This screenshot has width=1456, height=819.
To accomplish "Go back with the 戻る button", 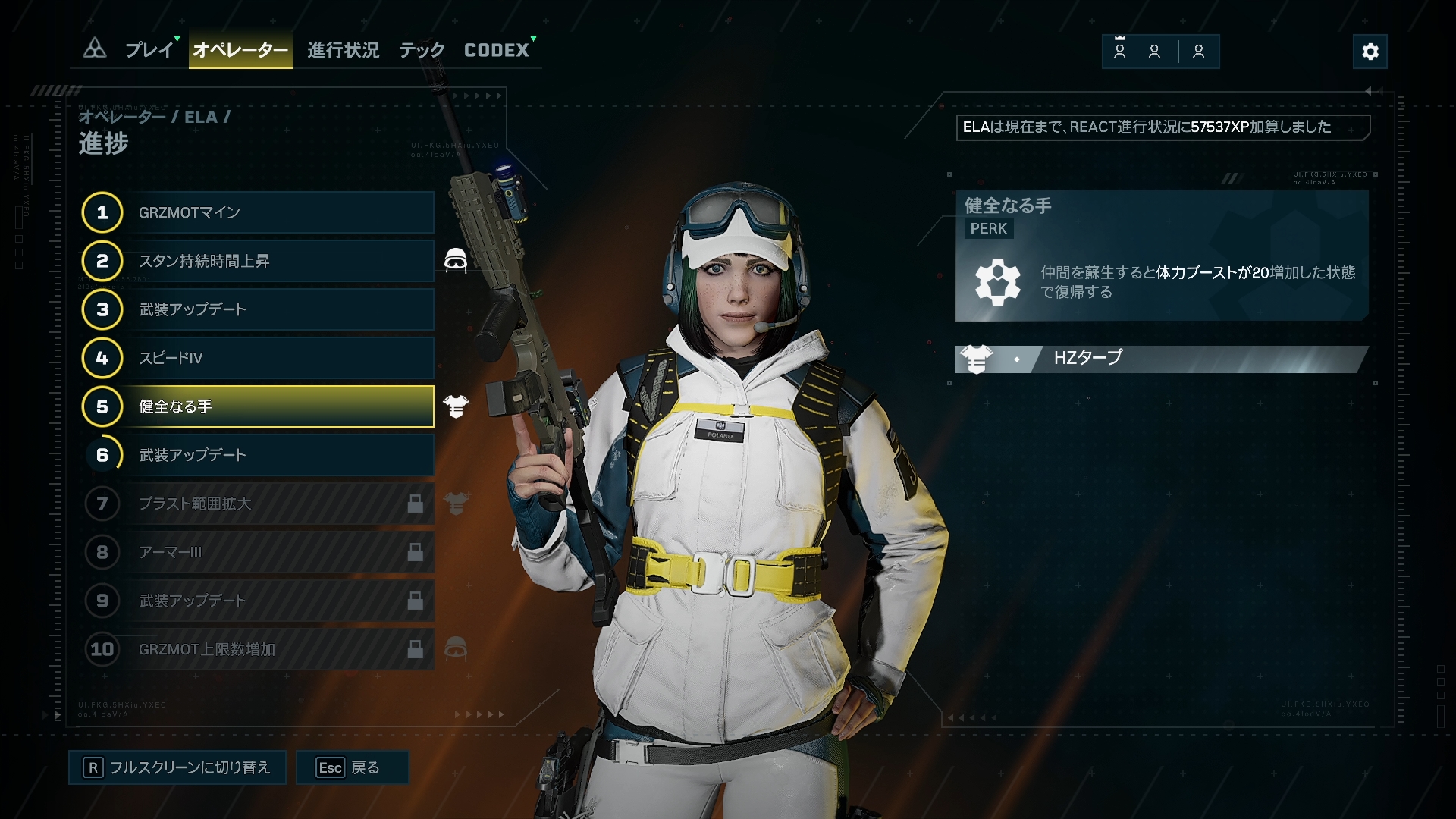I will coord(352,767).
